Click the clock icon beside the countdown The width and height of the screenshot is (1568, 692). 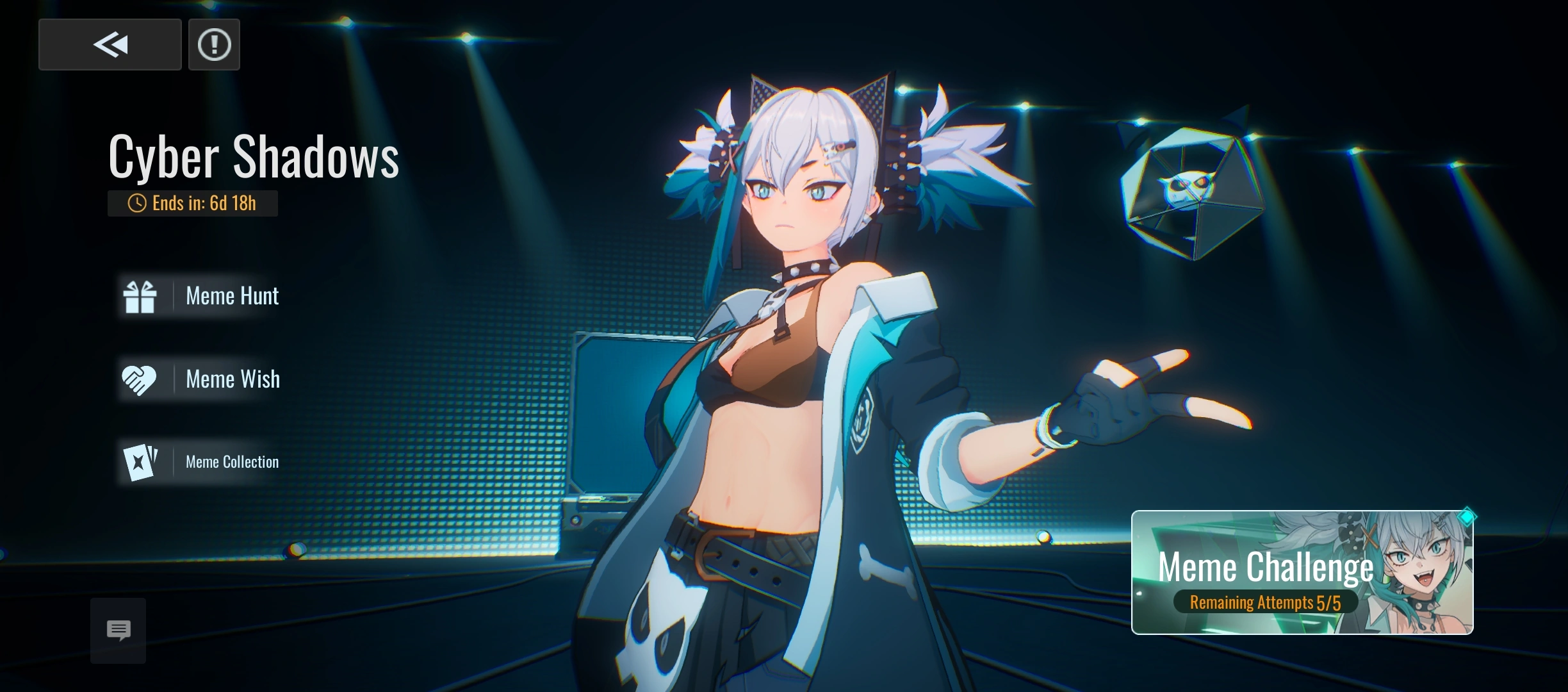click(136, 203)
